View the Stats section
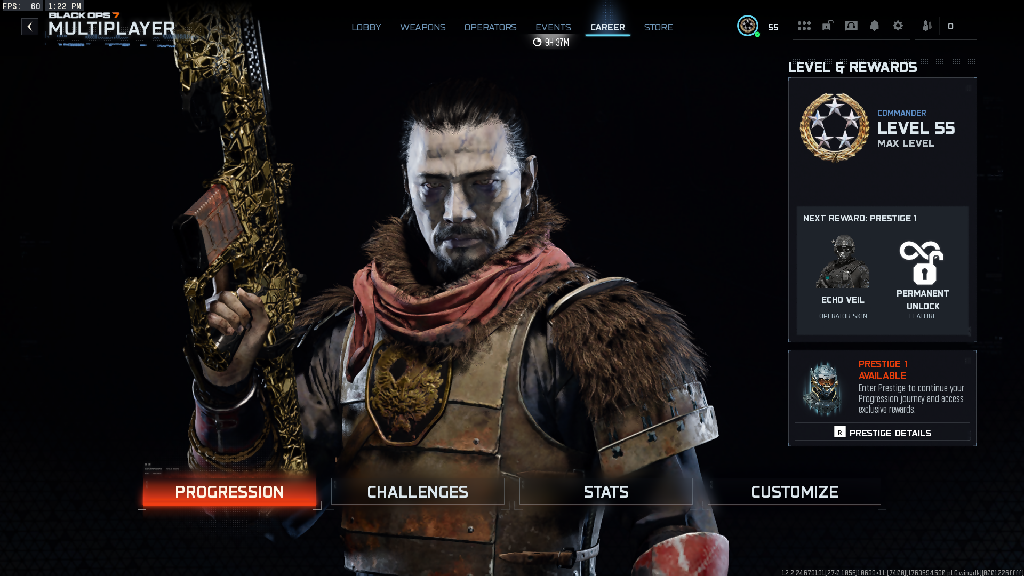This screenshot has width=1024, height=576. pyautogui.click(x=606, y=492)
